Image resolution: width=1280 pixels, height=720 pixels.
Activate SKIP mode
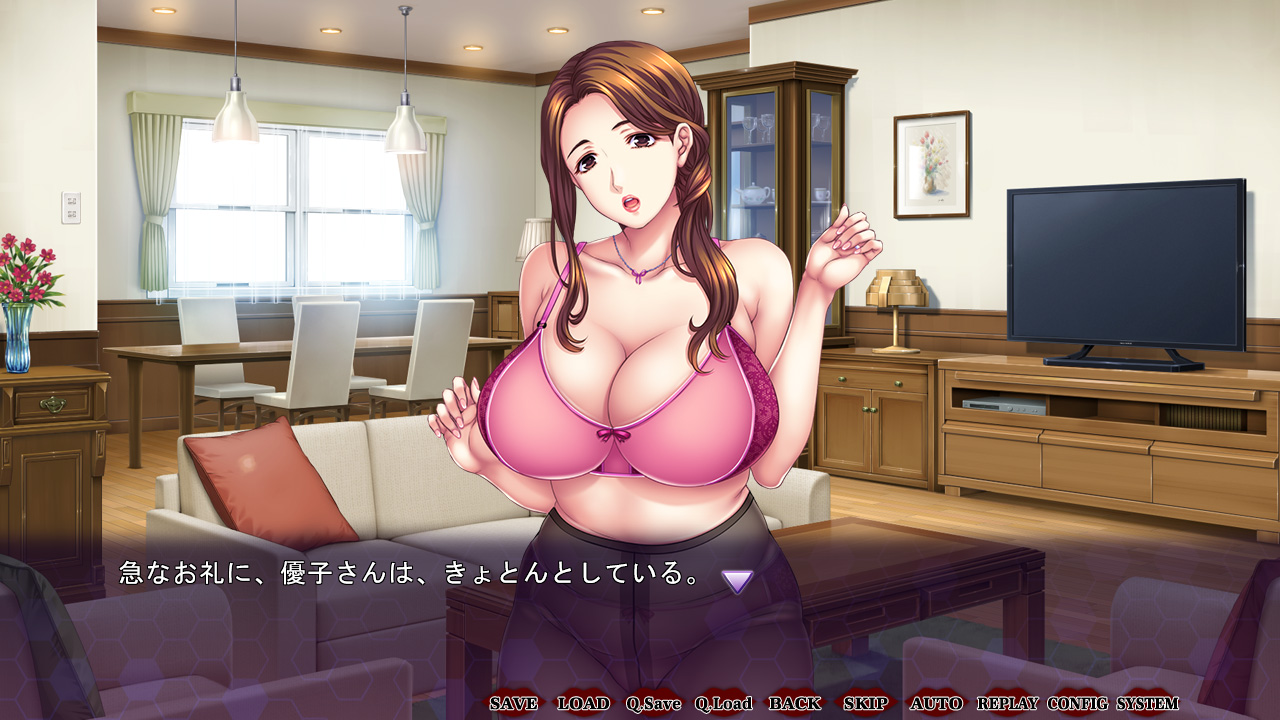pos(865,703)
